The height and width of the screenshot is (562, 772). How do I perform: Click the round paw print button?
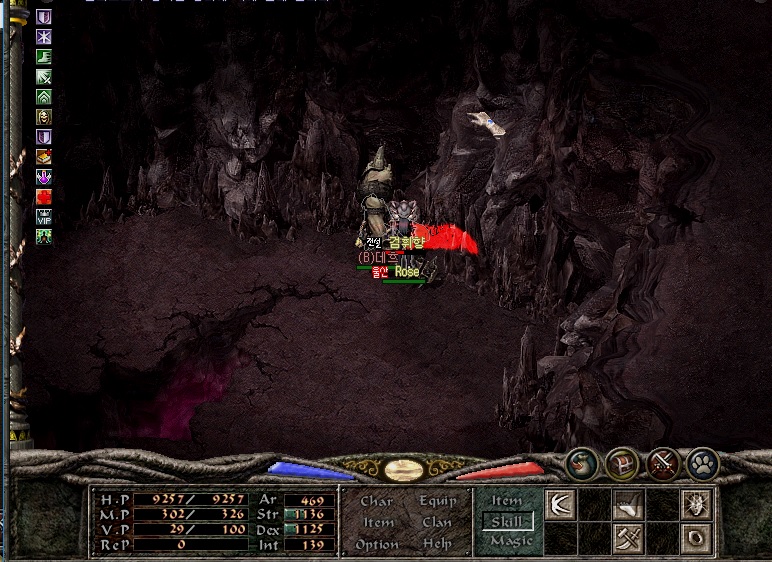click(x=702, y=463)
